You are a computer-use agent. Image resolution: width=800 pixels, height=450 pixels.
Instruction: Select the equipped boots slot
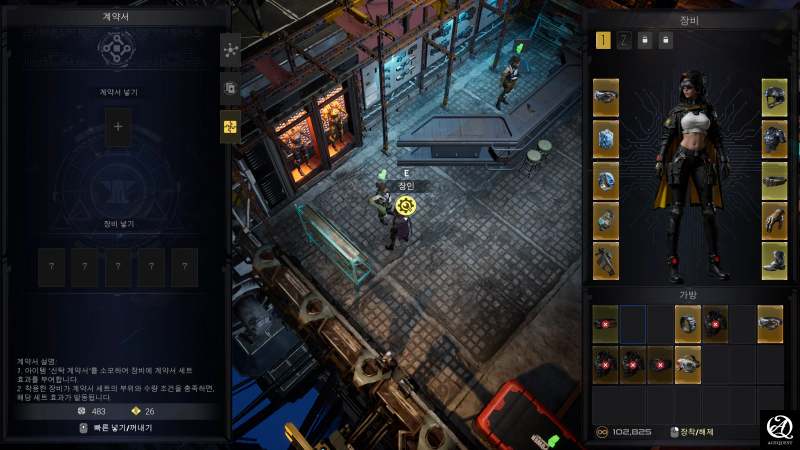[775, 260]
